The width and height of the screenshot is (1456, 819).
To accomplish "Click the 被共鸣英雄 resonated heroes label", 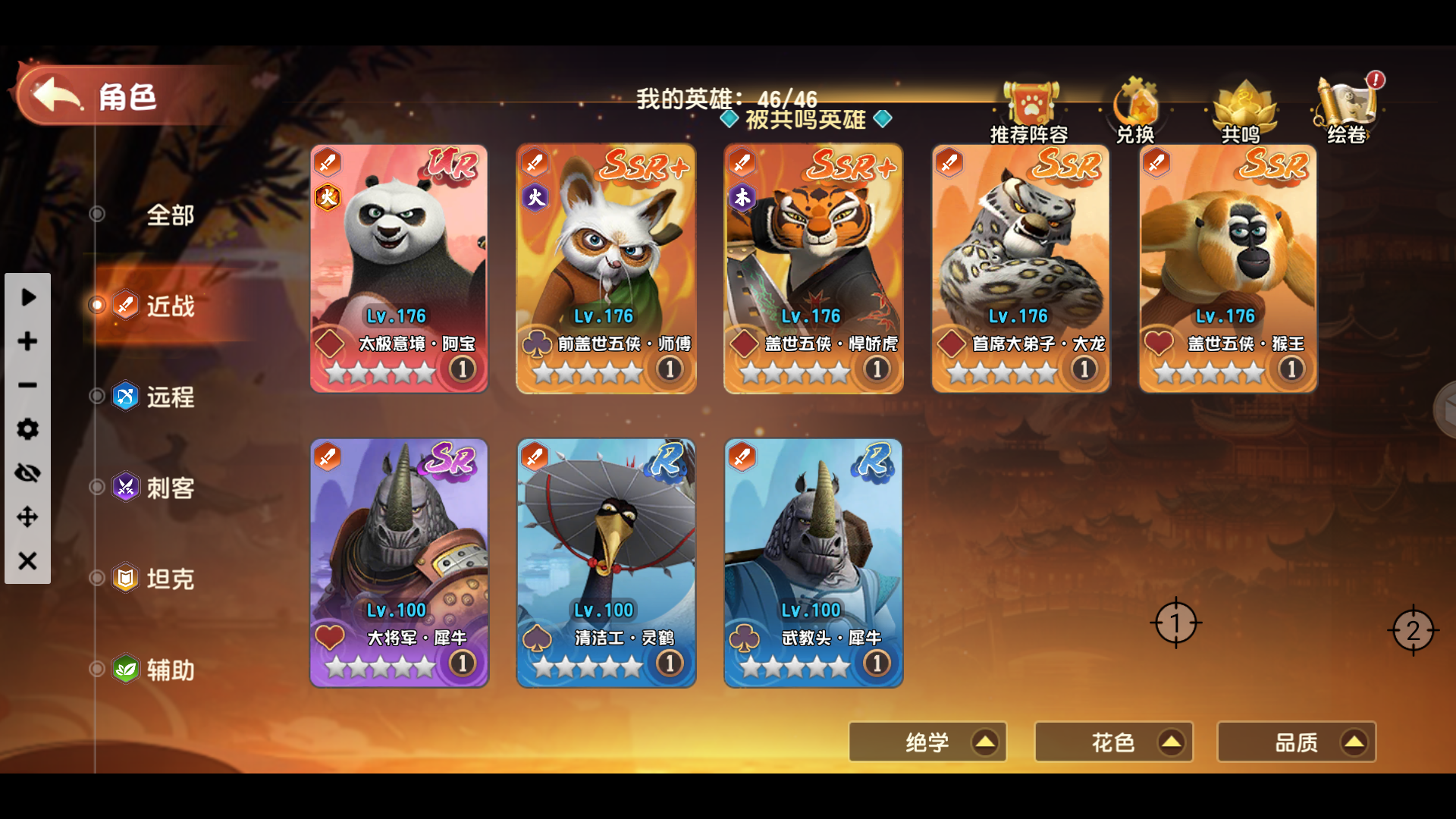I will coord(807,119).
